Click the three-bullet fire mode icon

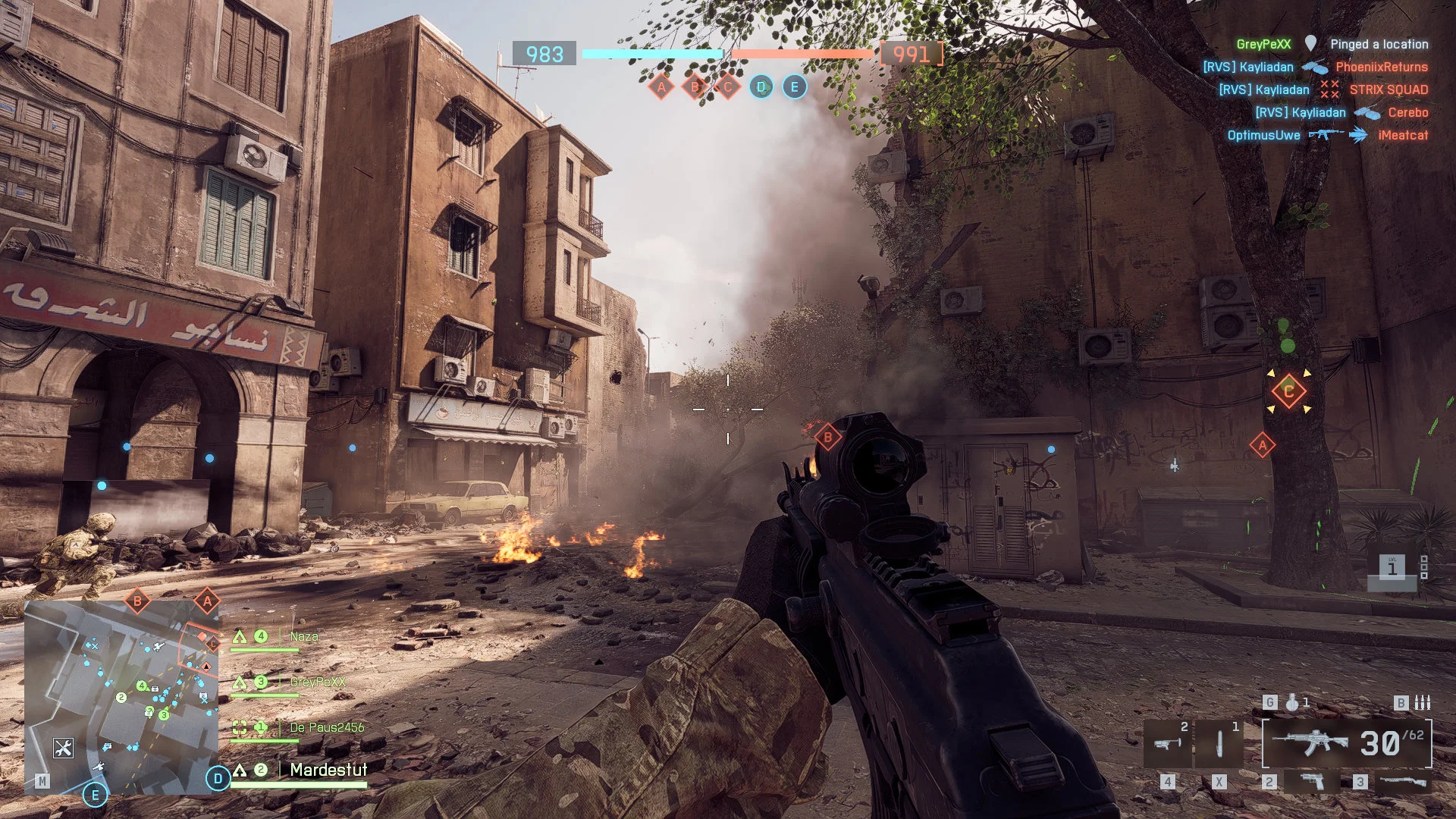(x=1423, y=703)
